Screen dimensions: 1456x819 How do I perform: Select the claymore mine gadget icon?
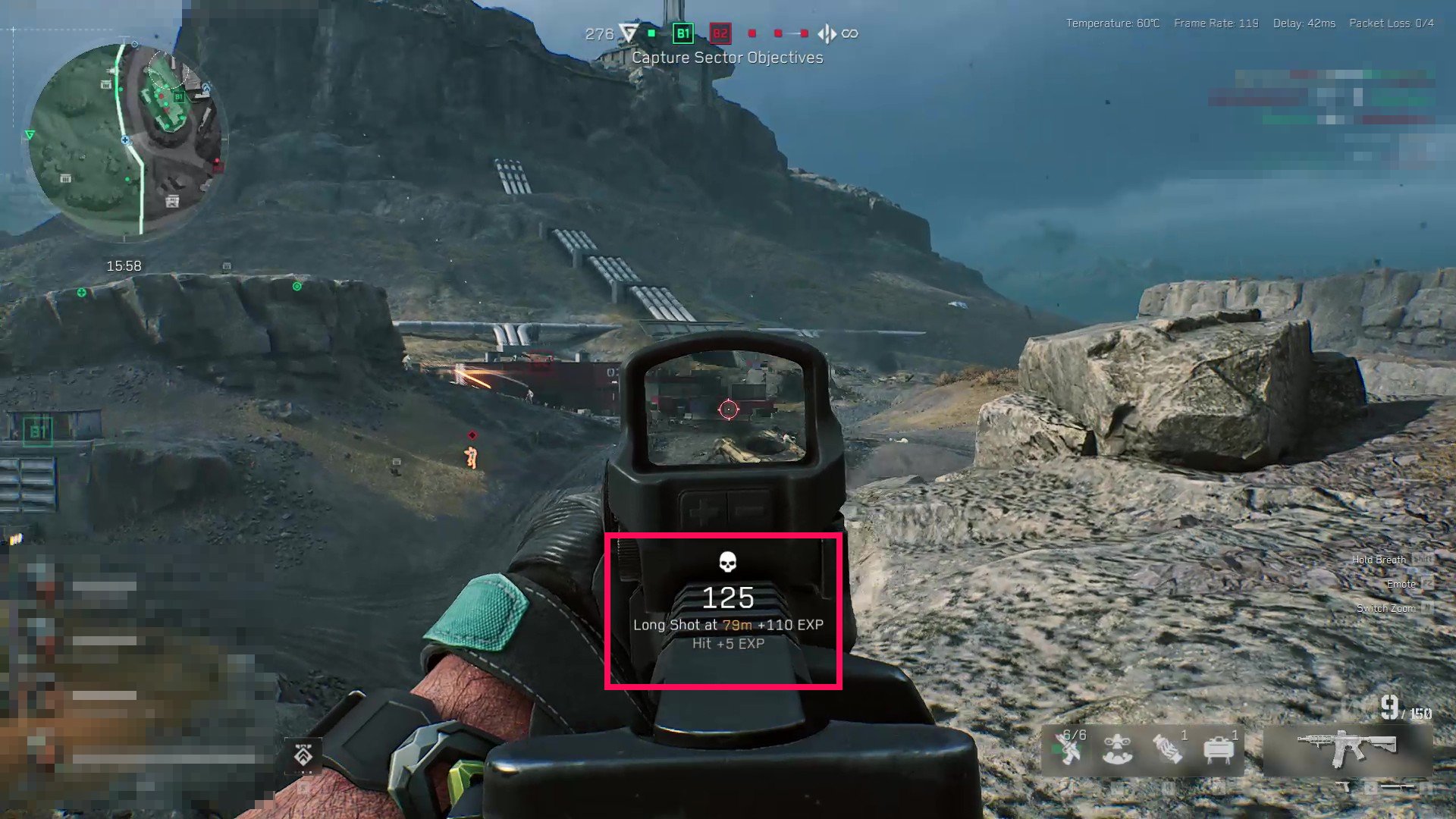1219,749
